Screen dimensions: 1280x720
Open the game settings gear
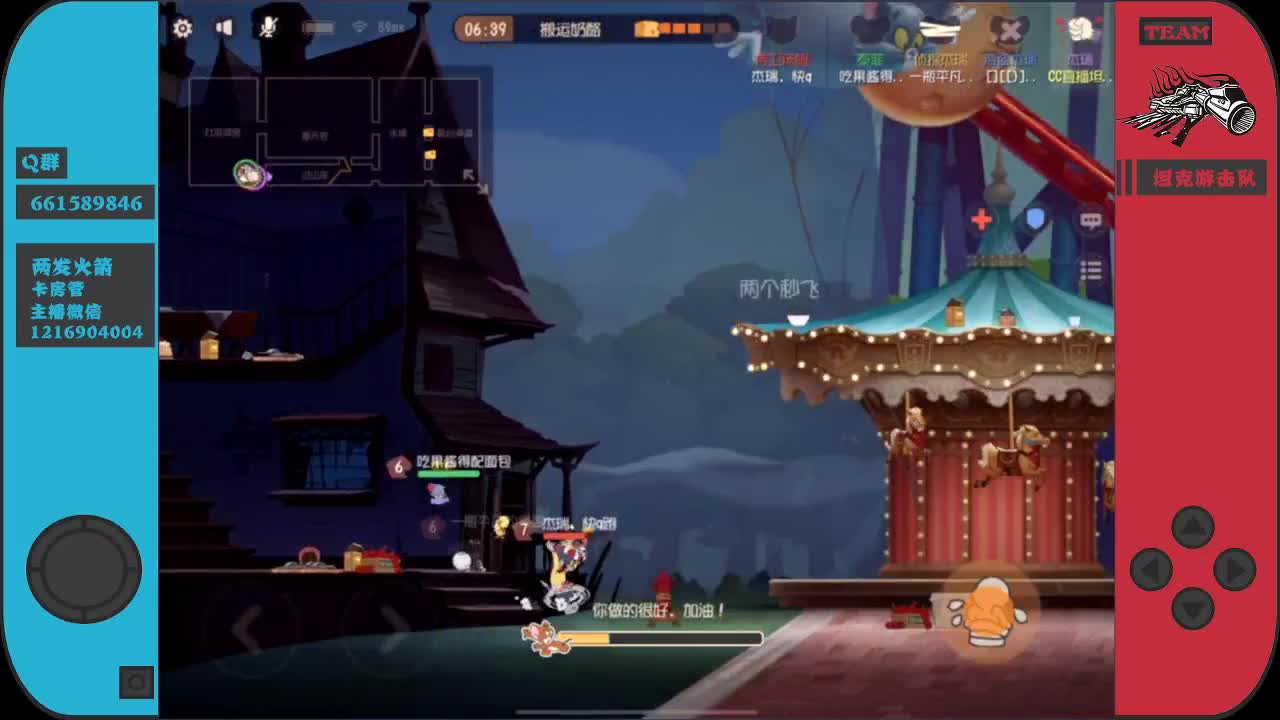tap(183, 28)
